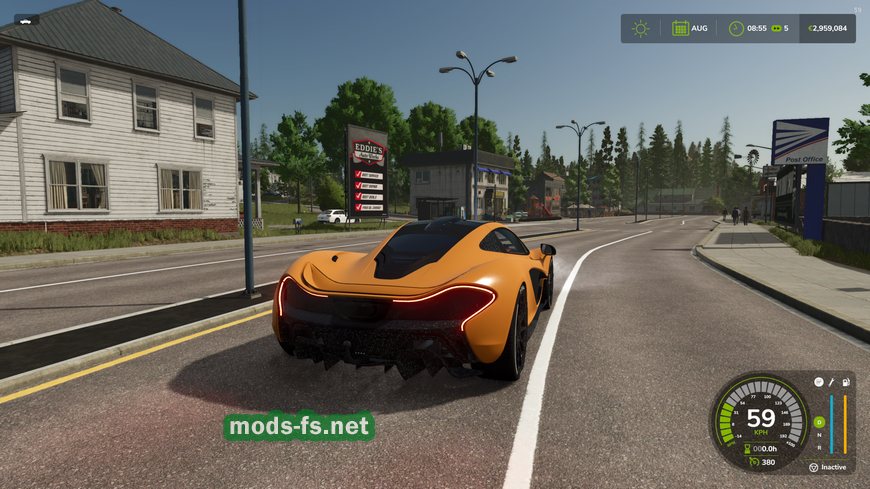Image resolution: width=870 pixels, height=489 pixels.
Task: Select the vehicle icon in the top-left corner
Action: click(26, 19)
